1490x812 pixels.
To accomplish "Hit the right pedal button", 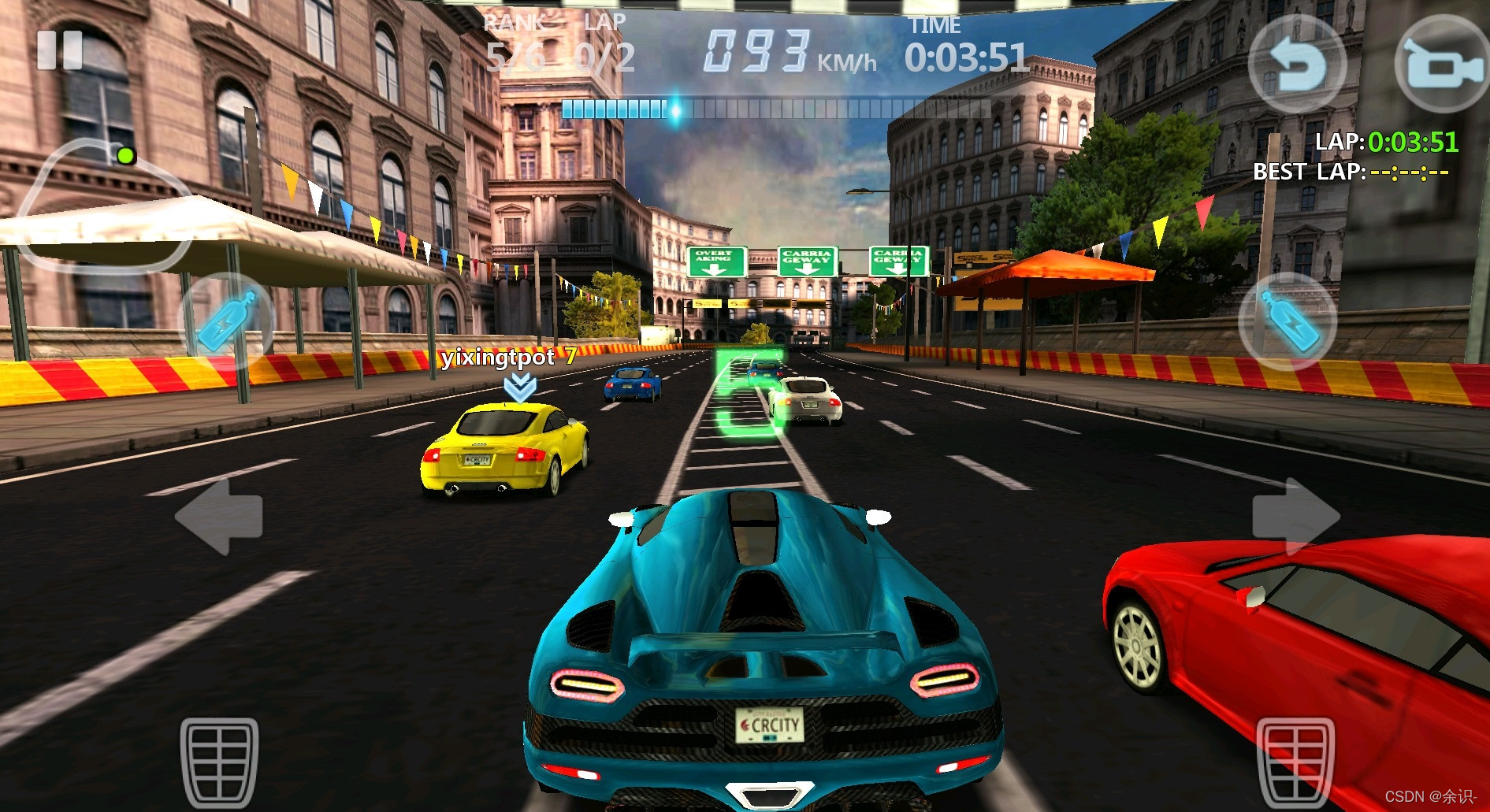I will pos(1295,761).
